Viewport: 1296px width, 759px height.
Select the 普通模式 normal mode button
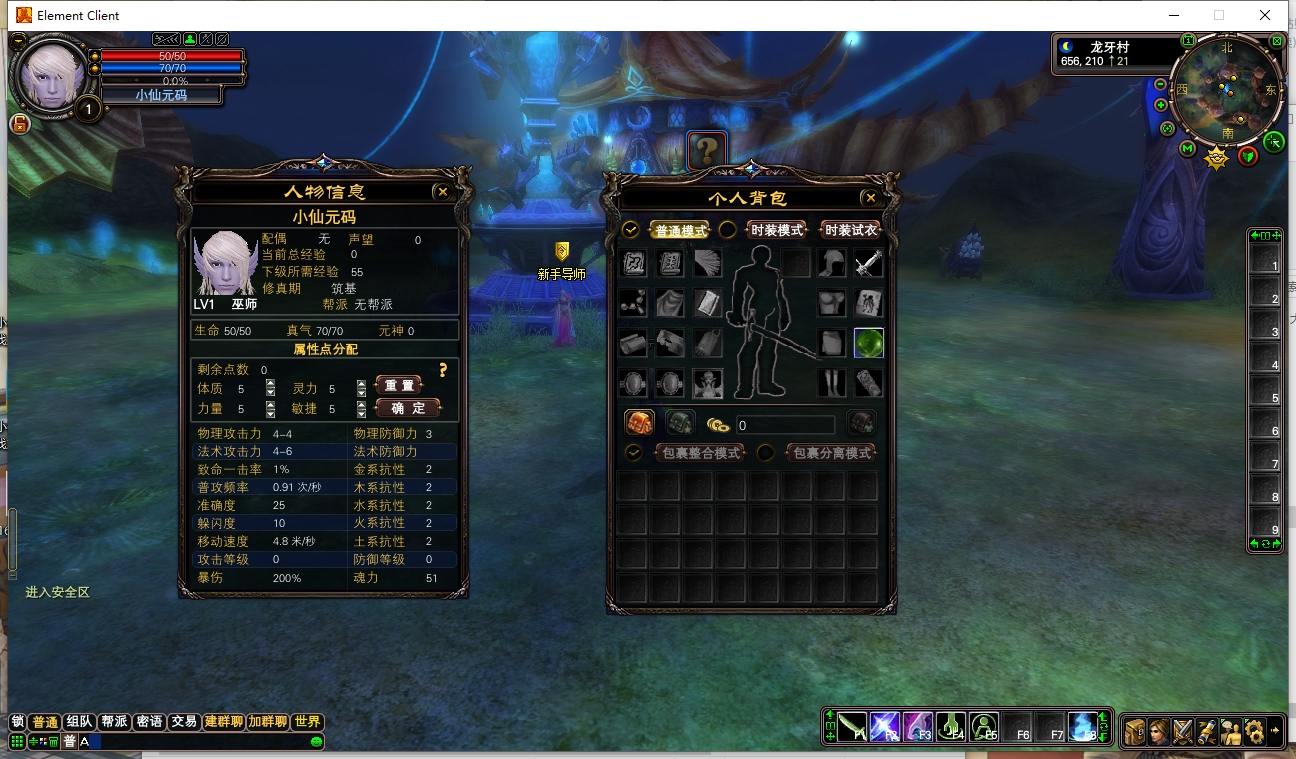[x=680, y=230]
